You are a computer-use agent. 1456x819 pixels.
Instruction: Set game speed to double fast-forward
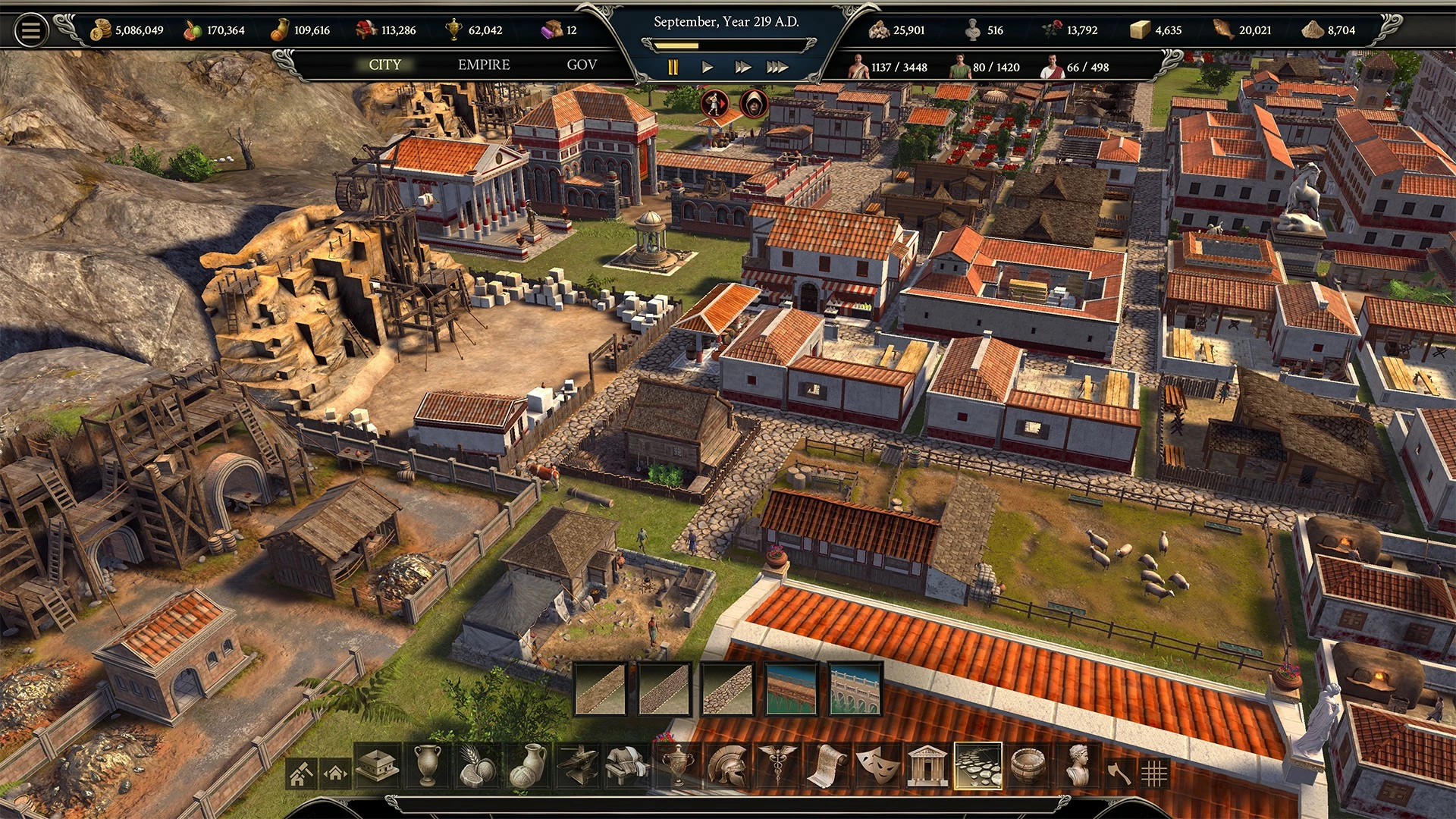(x=742, y=67)
